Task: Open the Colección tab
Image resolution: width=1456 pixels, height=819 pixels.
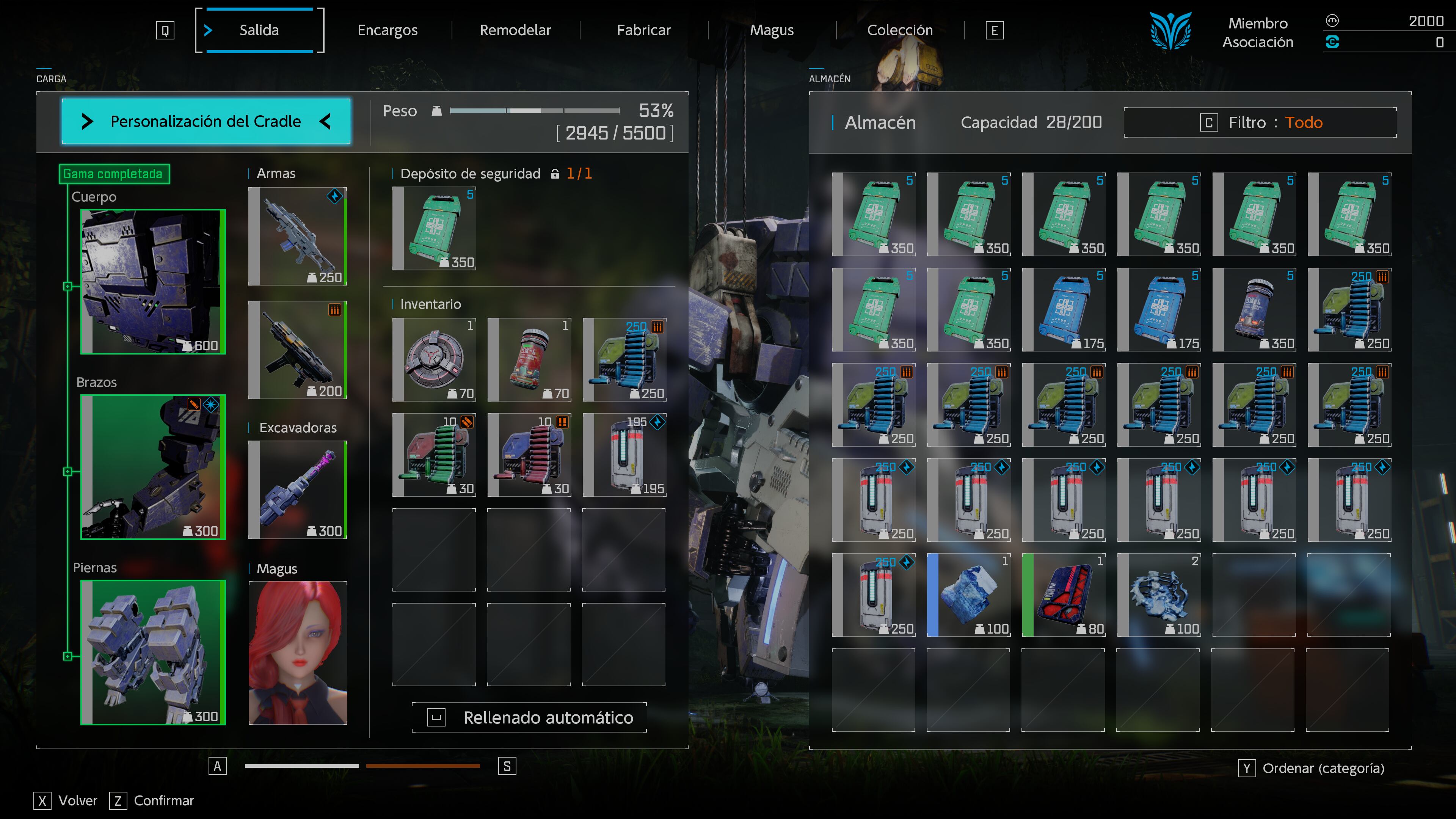Action: (x=900, y=30)
